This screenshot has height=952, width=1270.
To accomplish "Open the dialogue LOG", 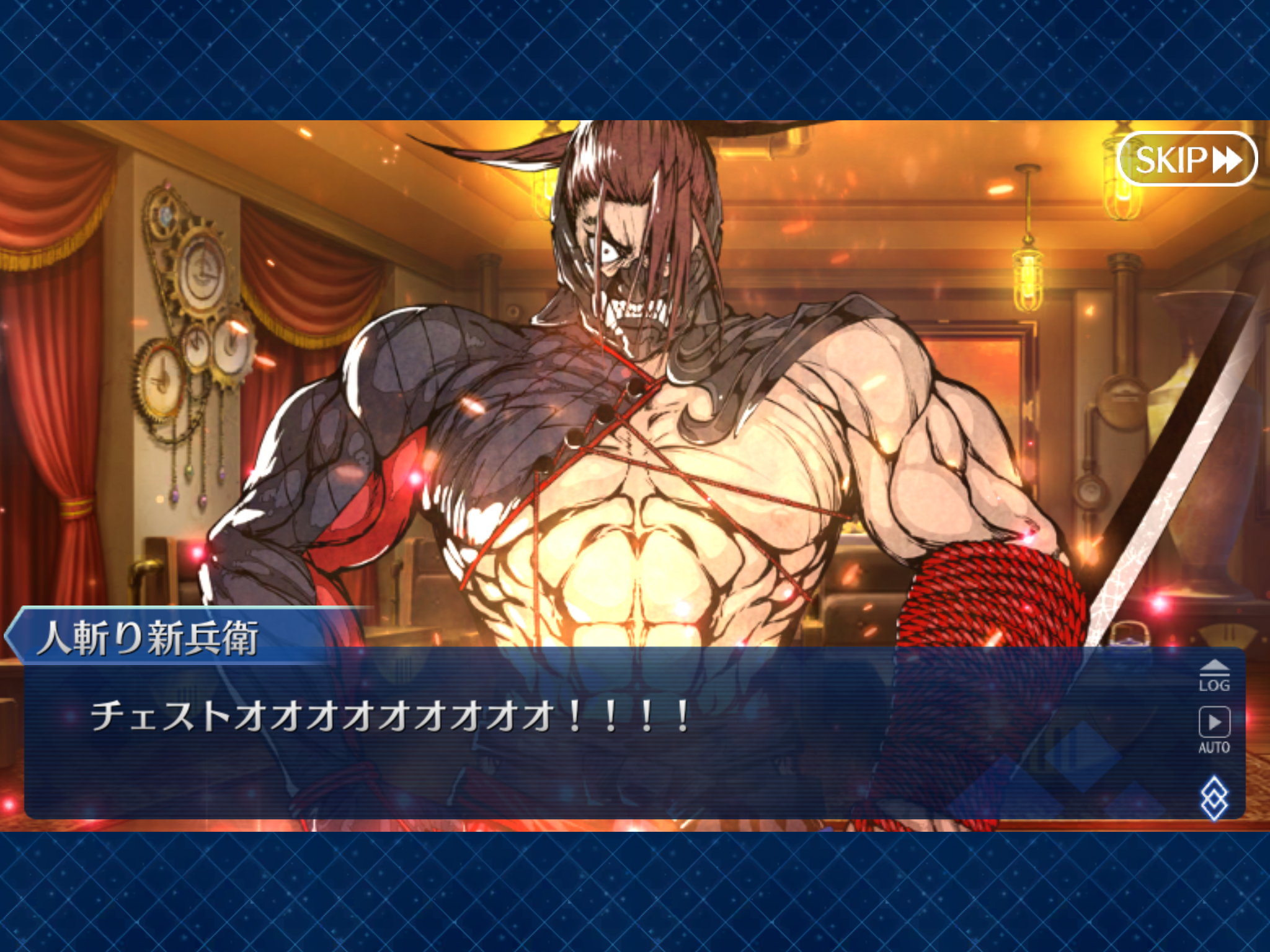I will pyautogui.click(x=1214, y=676).
